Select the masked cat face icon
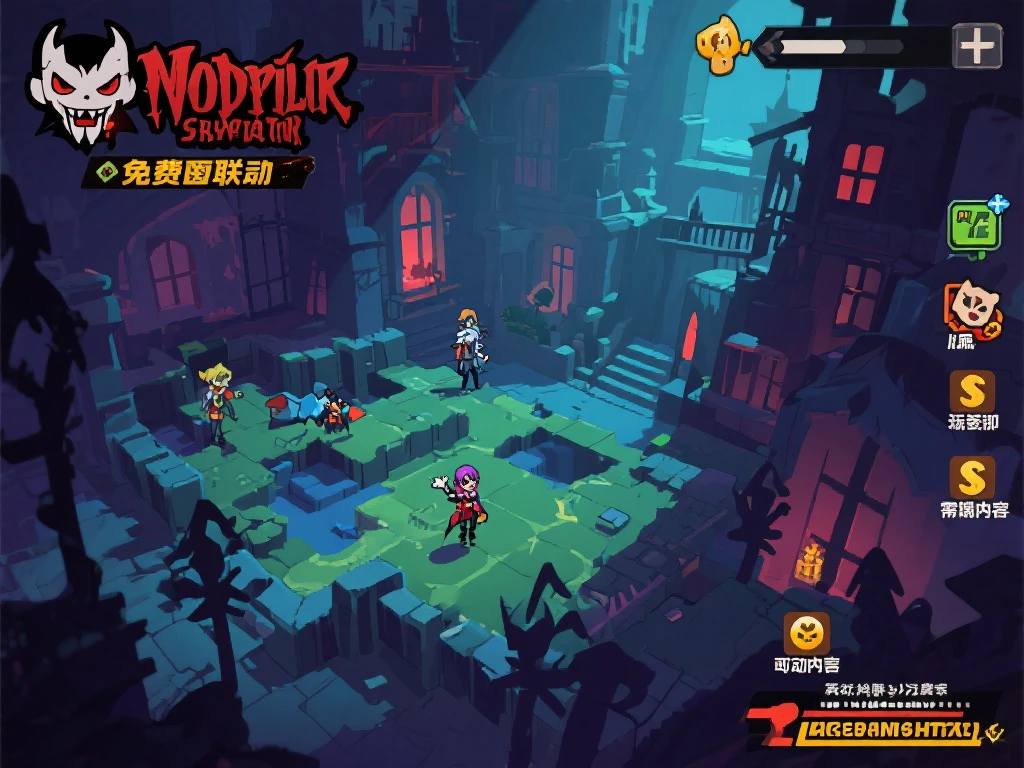 [x=972, y=305]
